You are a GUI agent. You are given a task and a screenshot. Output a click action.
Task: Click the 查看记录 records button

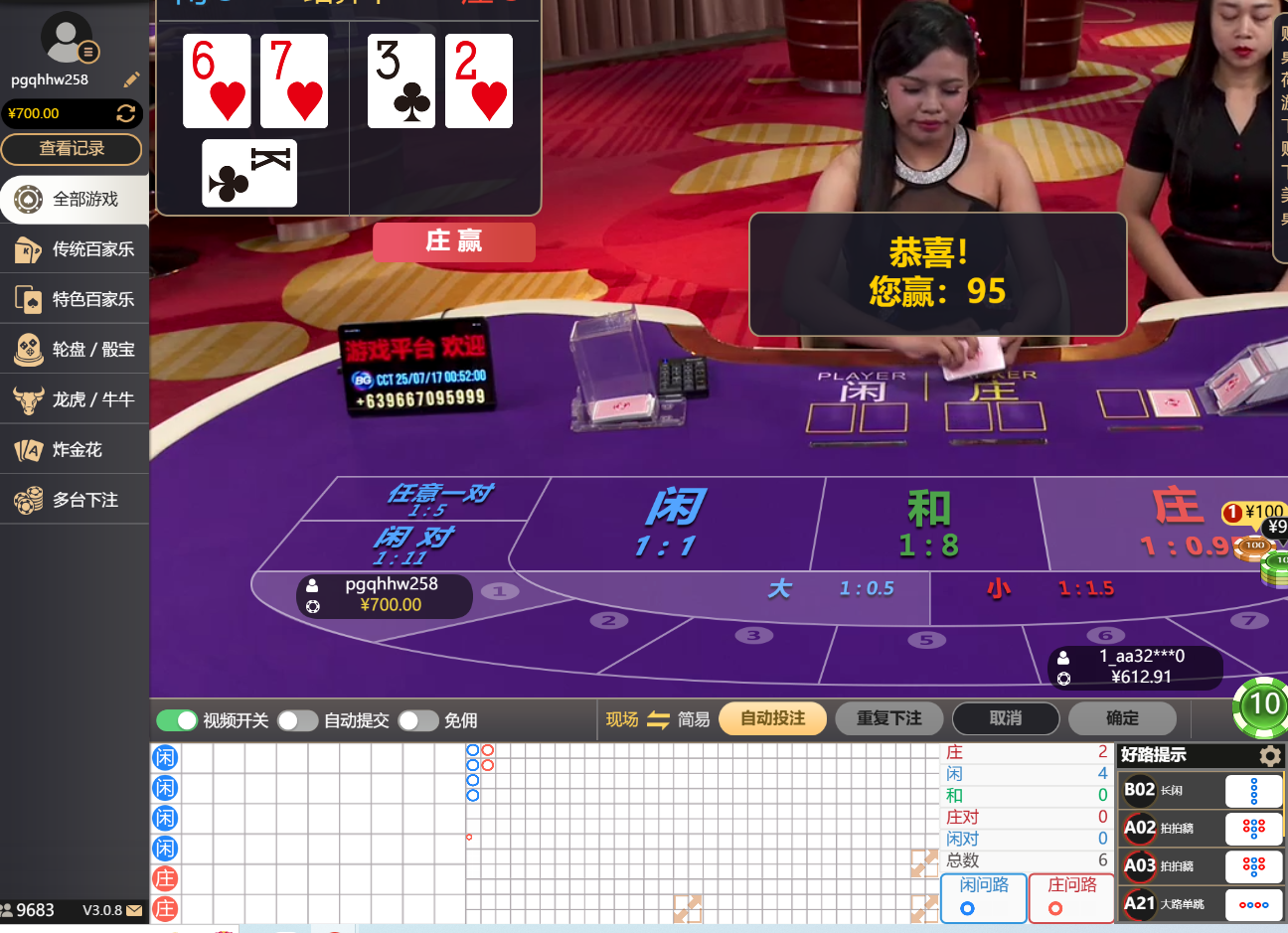pyautogui.click(x=72, y=149)
